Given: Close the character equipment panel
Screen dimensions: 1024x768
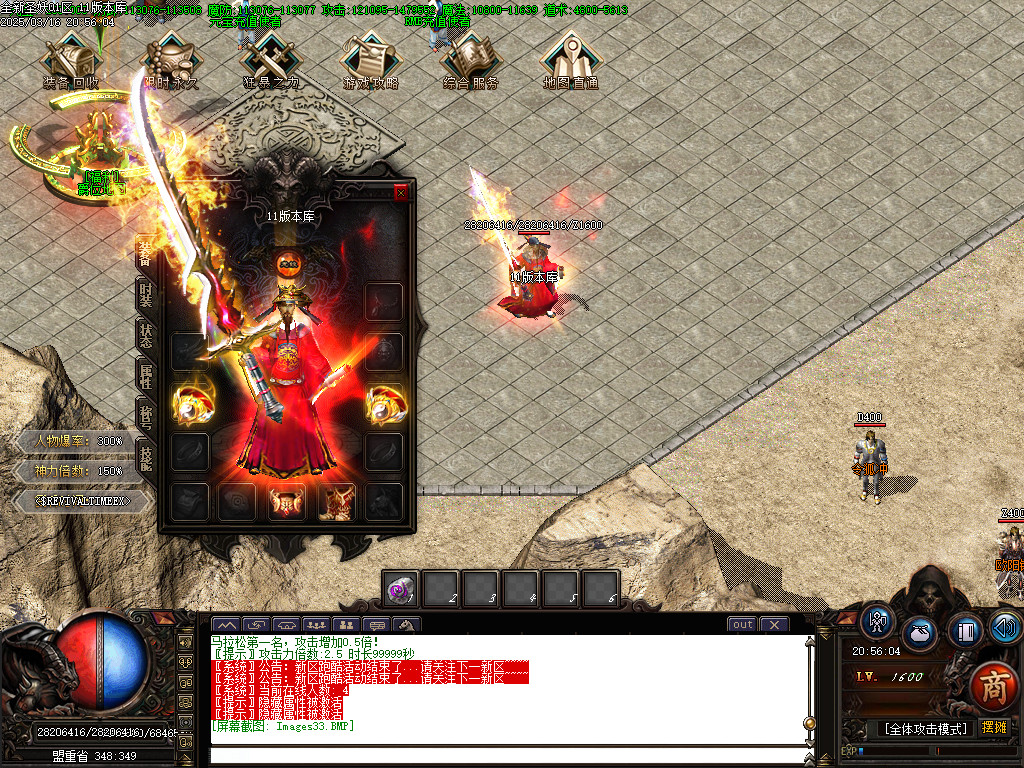Looking at the screenshot, I should [401, 193].
